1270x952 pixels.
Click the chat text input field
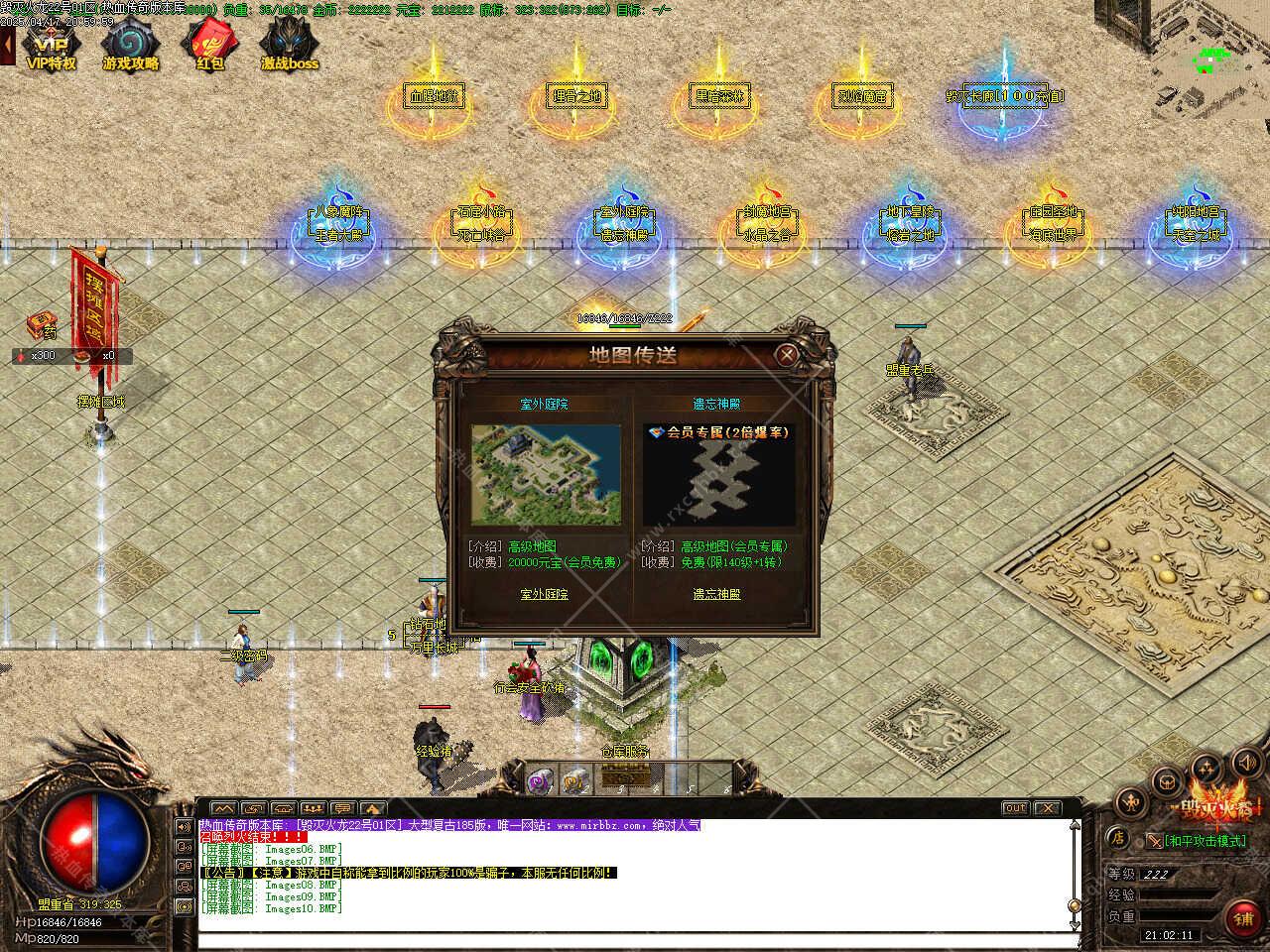click(x=635, y=938)
